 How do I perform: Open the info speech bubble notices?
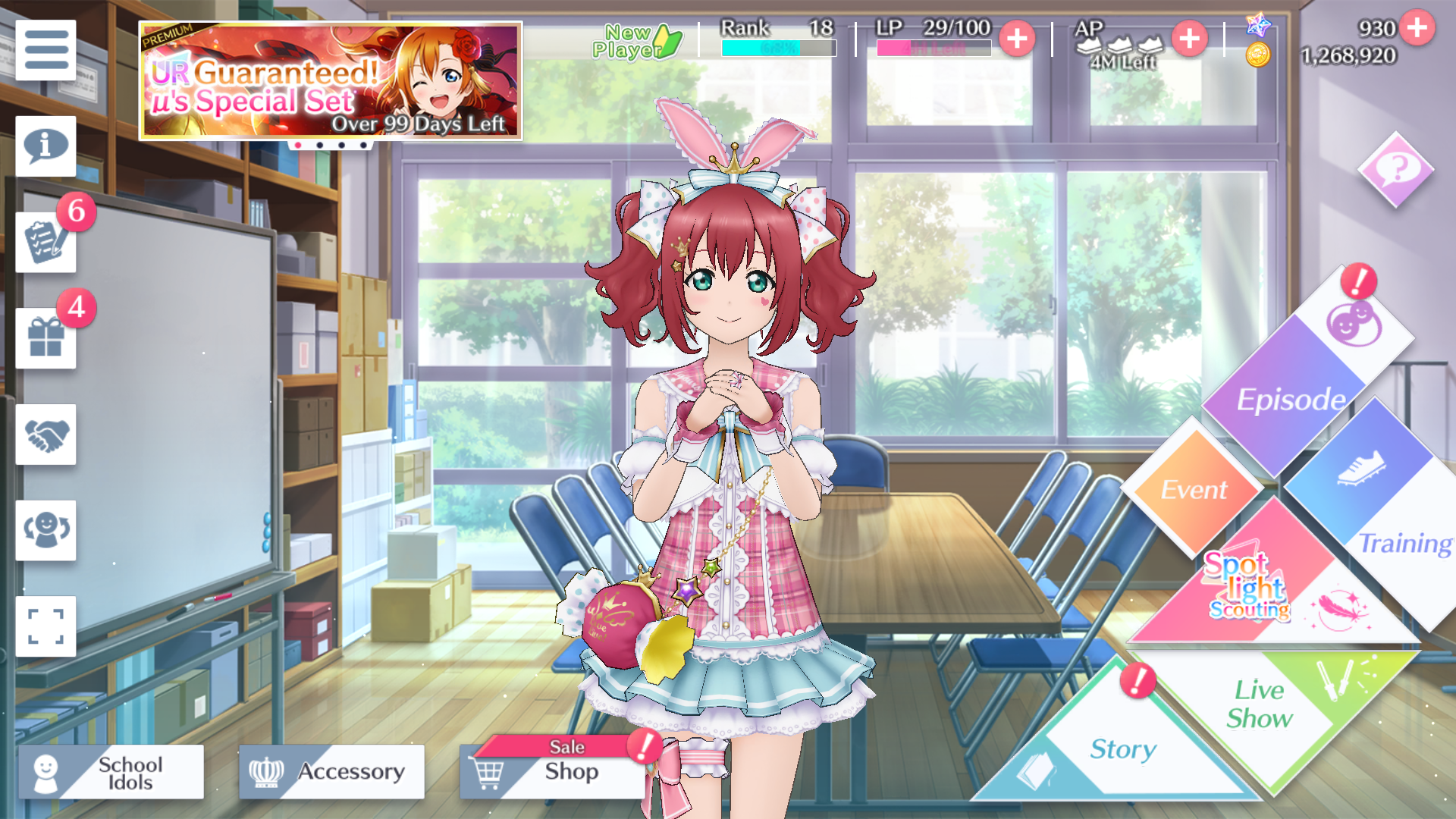click(x=45, y=146)
